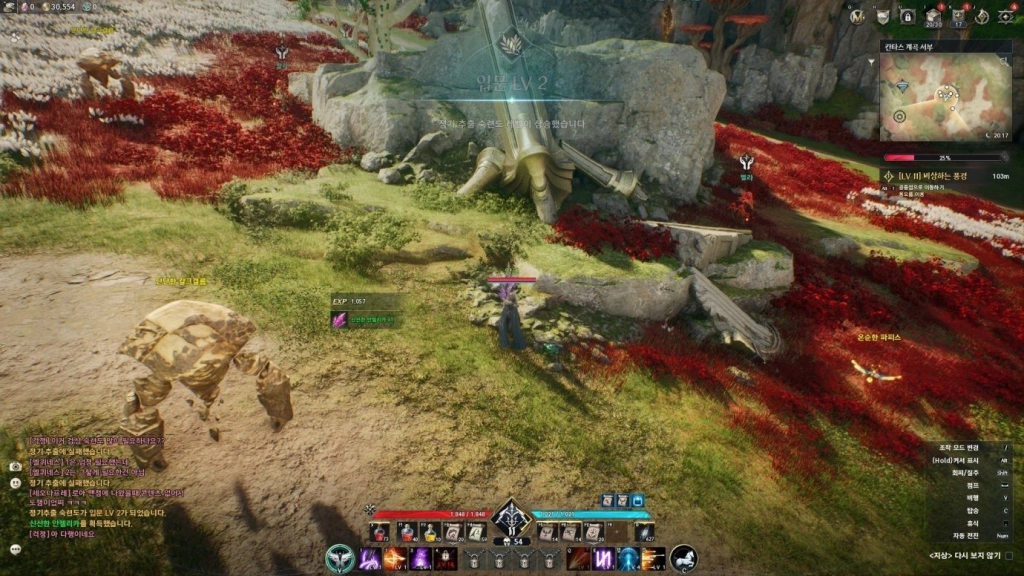
Task: Click the winged emblem circle on skill bar
Action: [x=340, y=558]
